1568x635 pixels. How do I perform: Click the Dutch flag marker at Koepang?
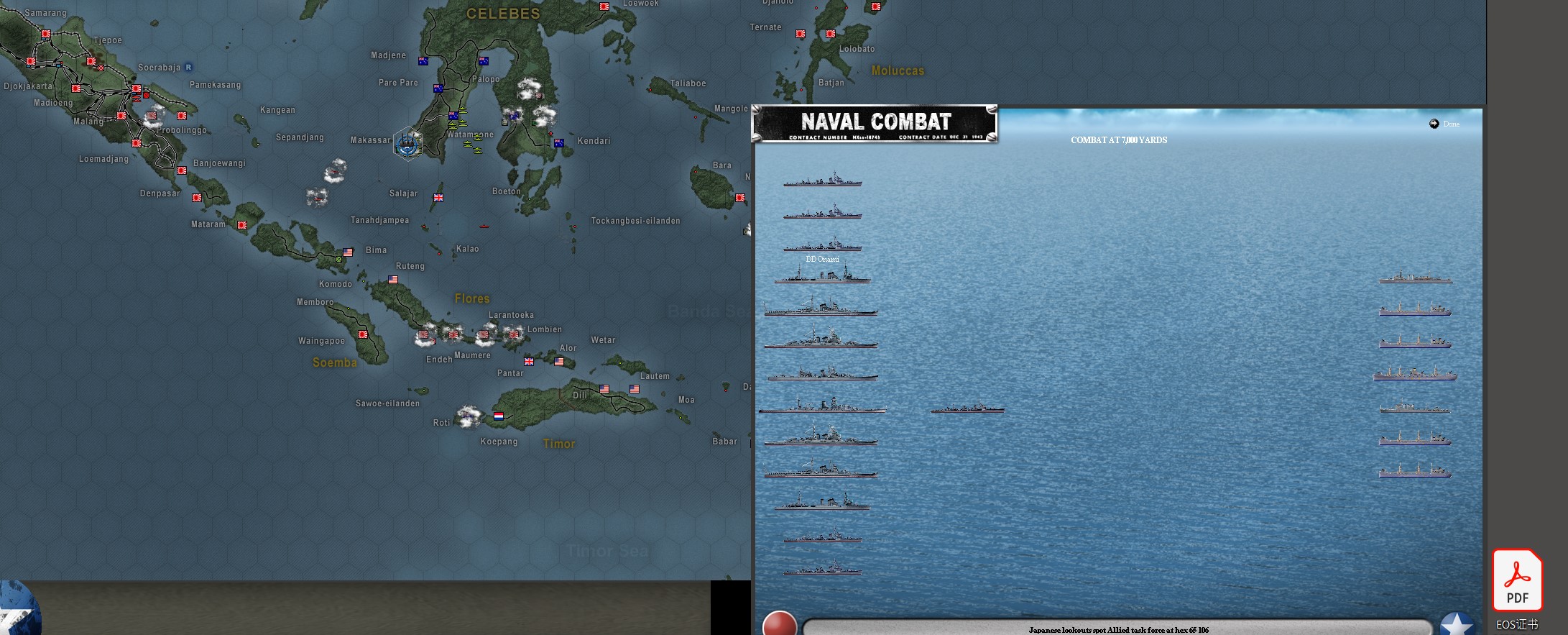tap(498, 415)
